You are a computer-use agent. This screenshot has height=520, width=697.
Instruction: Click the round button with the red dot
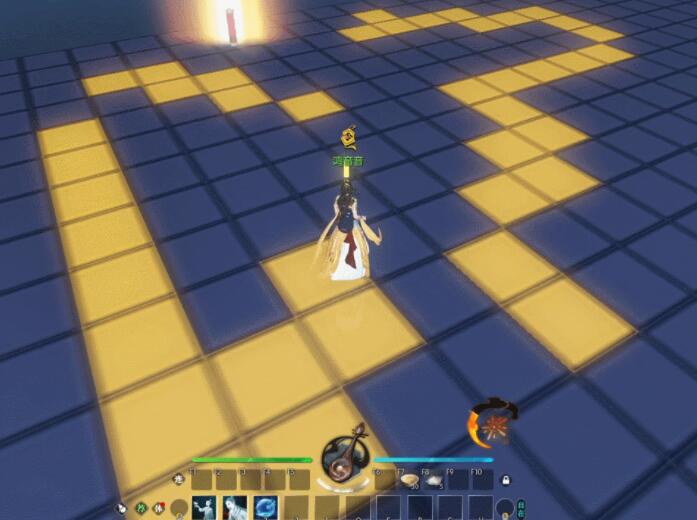(x=158, y=507)
